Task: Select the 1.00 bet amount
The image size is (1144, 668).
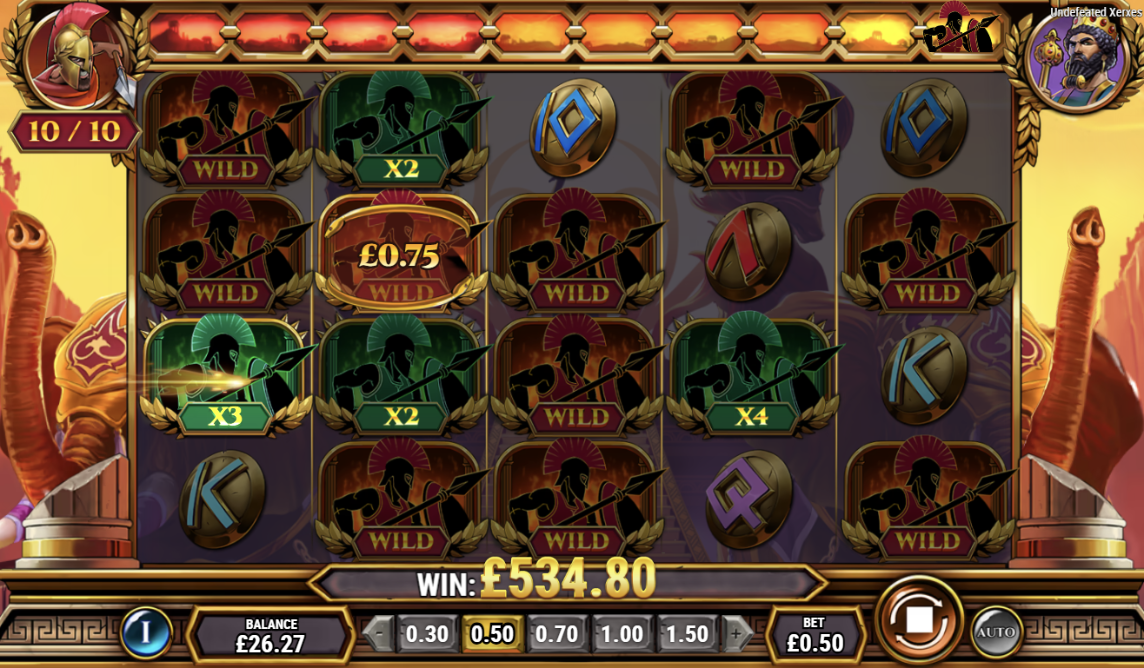Action: click(621, 634)
